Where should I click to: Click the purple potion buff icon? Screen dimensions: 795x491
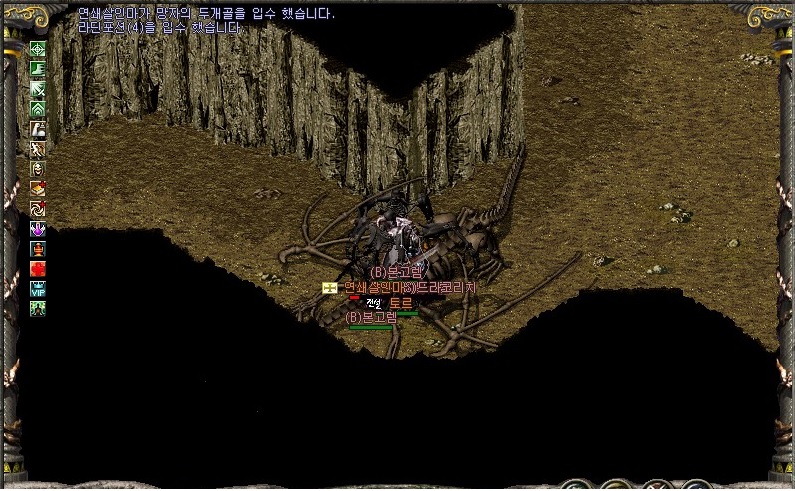pos(38,229)
